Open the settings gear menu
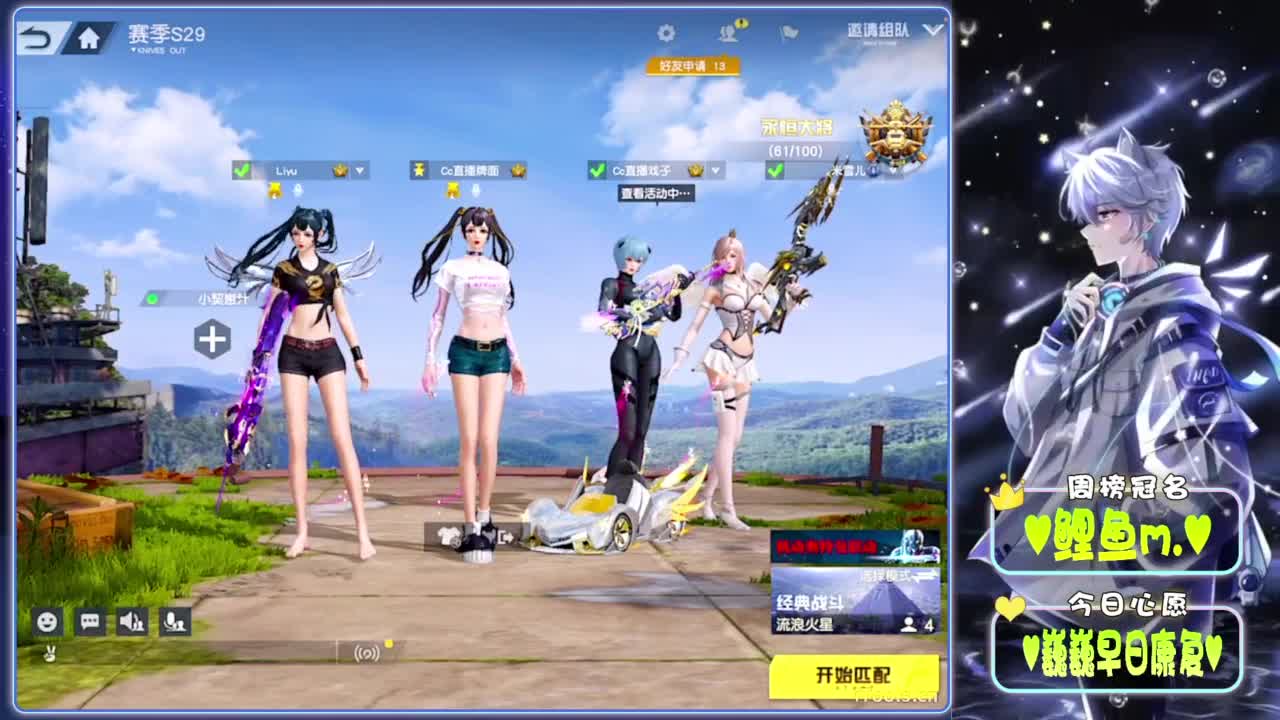The image size is (1280, 720). click(668, 33)
